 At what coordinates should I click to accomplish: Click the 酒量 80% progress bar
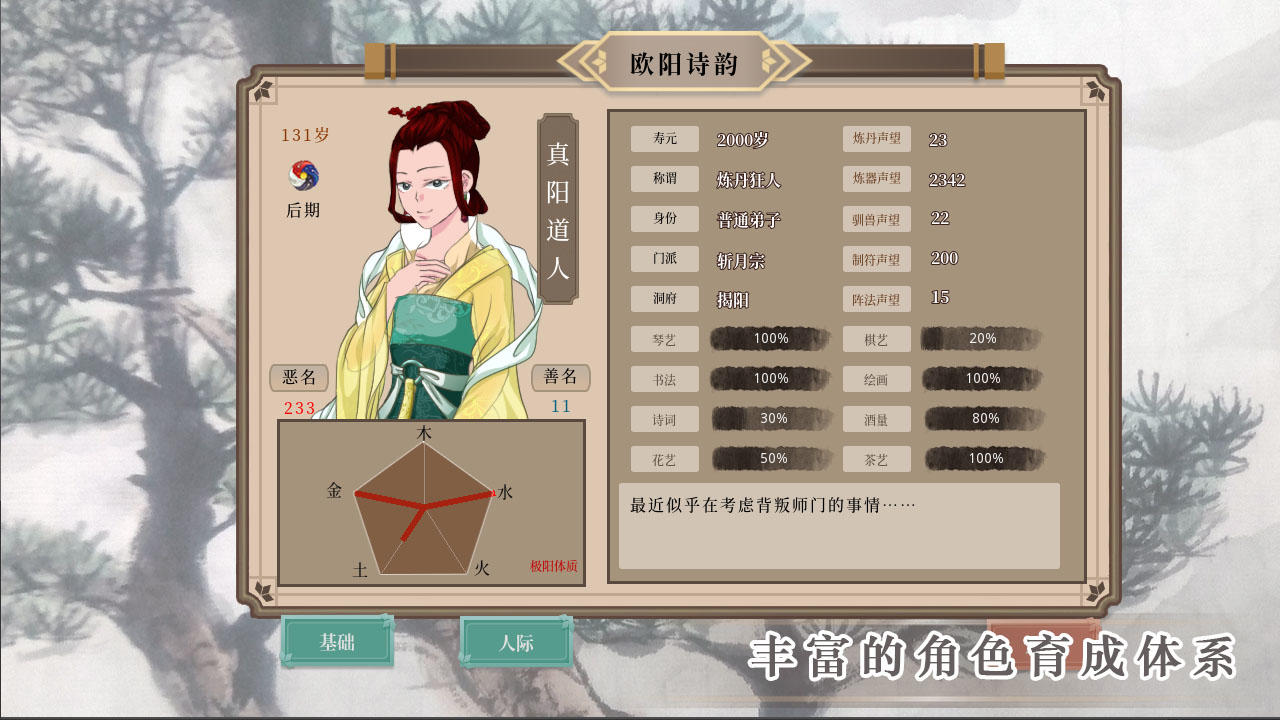[x=983, y=419]
